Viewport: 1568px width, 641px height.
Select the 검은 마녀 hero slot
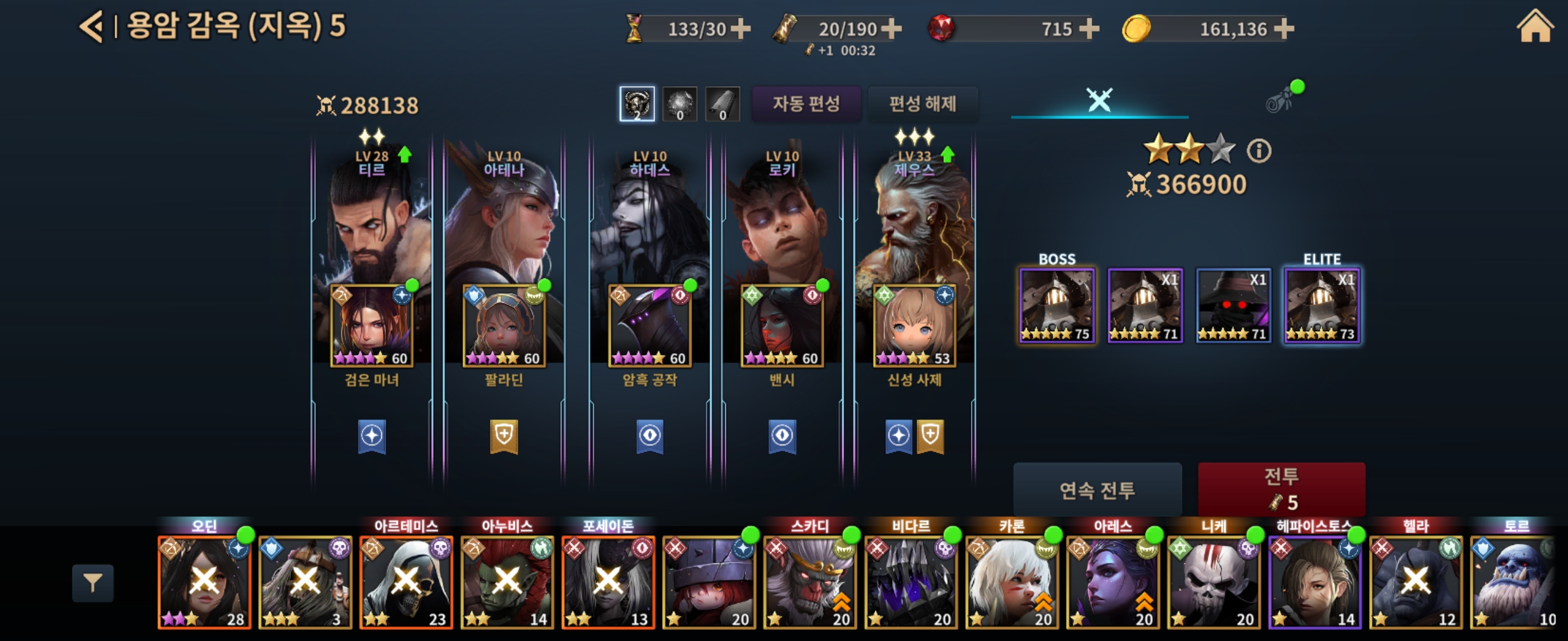371,326
